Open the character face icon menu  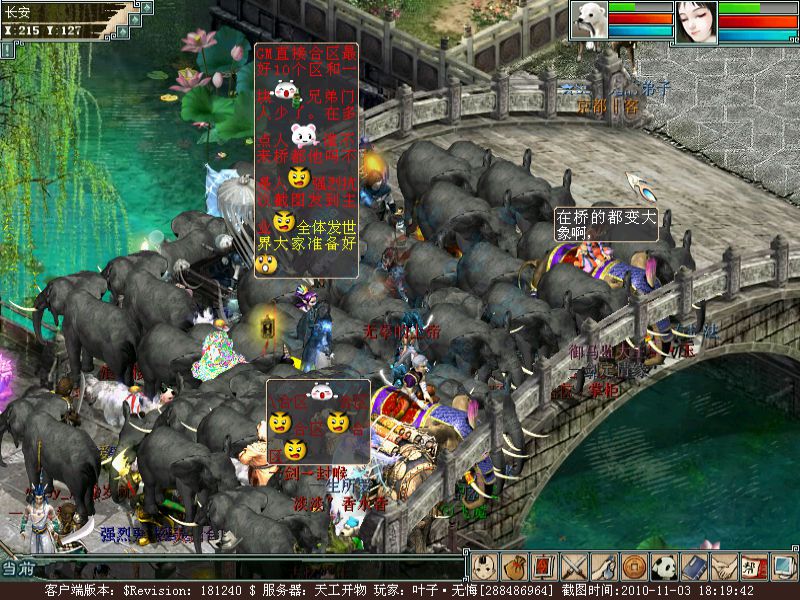pos(484,568)
